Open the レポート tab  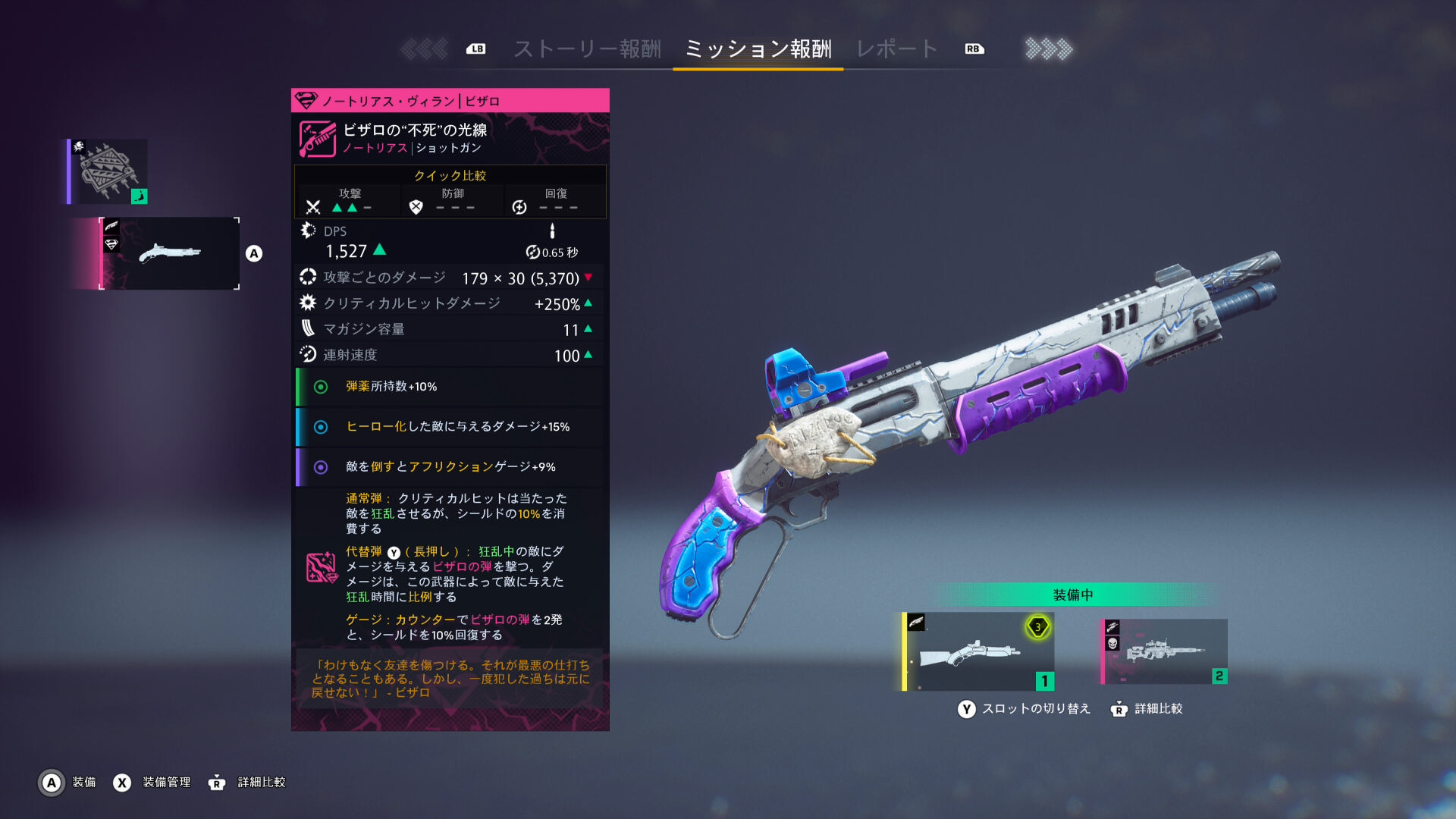pos(897,49)
